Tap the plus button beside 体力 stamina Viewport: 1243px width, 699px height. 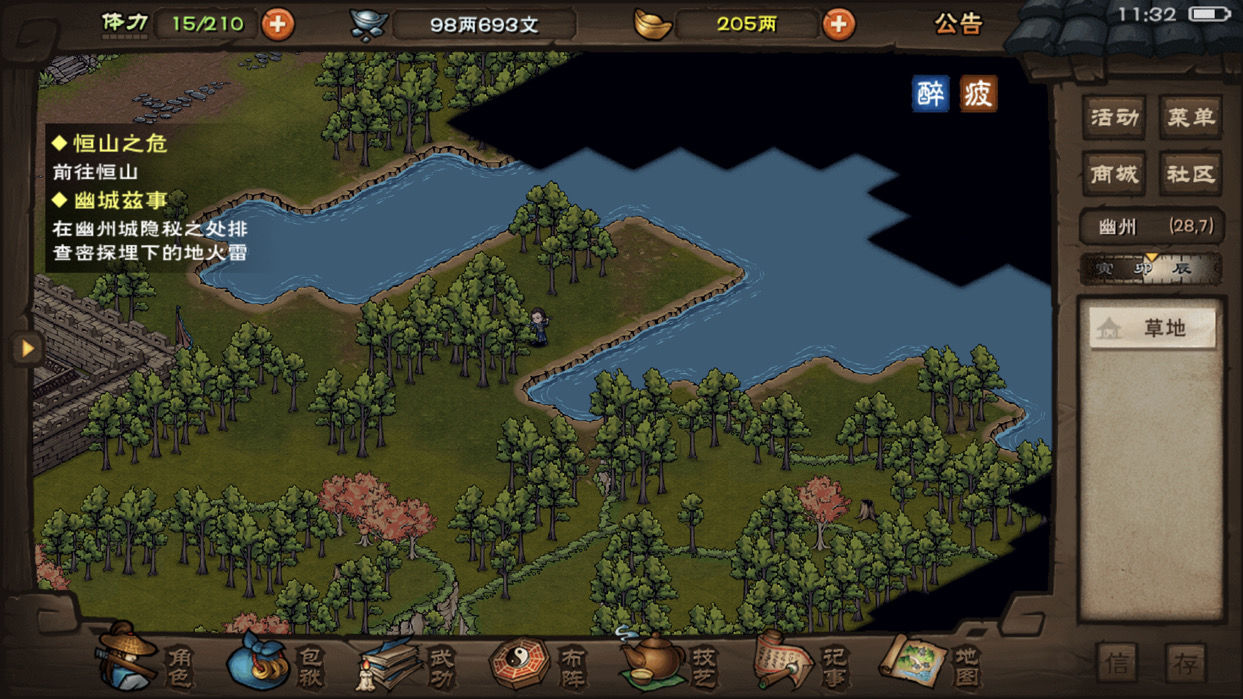tap(278, 24)
